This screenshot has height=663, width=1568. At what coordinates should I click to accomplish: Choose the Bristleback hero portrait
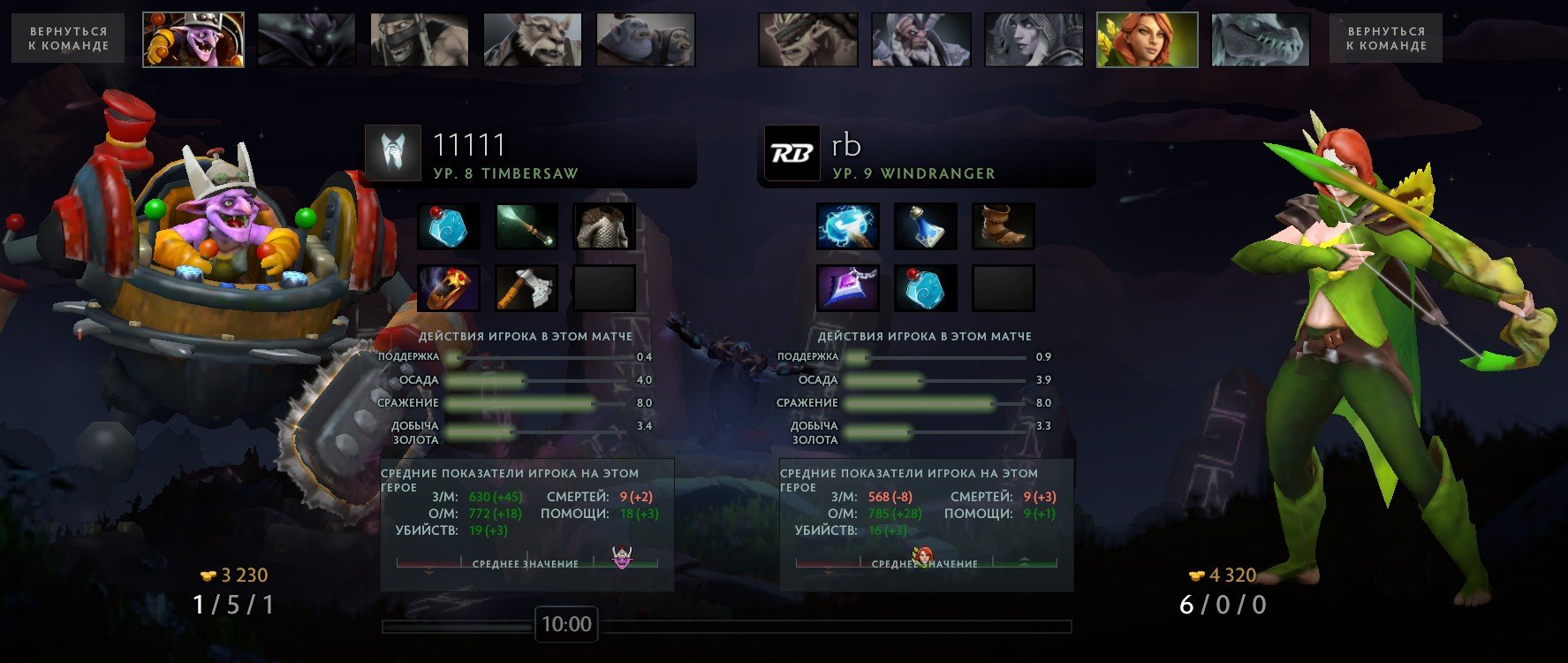tap(807, 40)
